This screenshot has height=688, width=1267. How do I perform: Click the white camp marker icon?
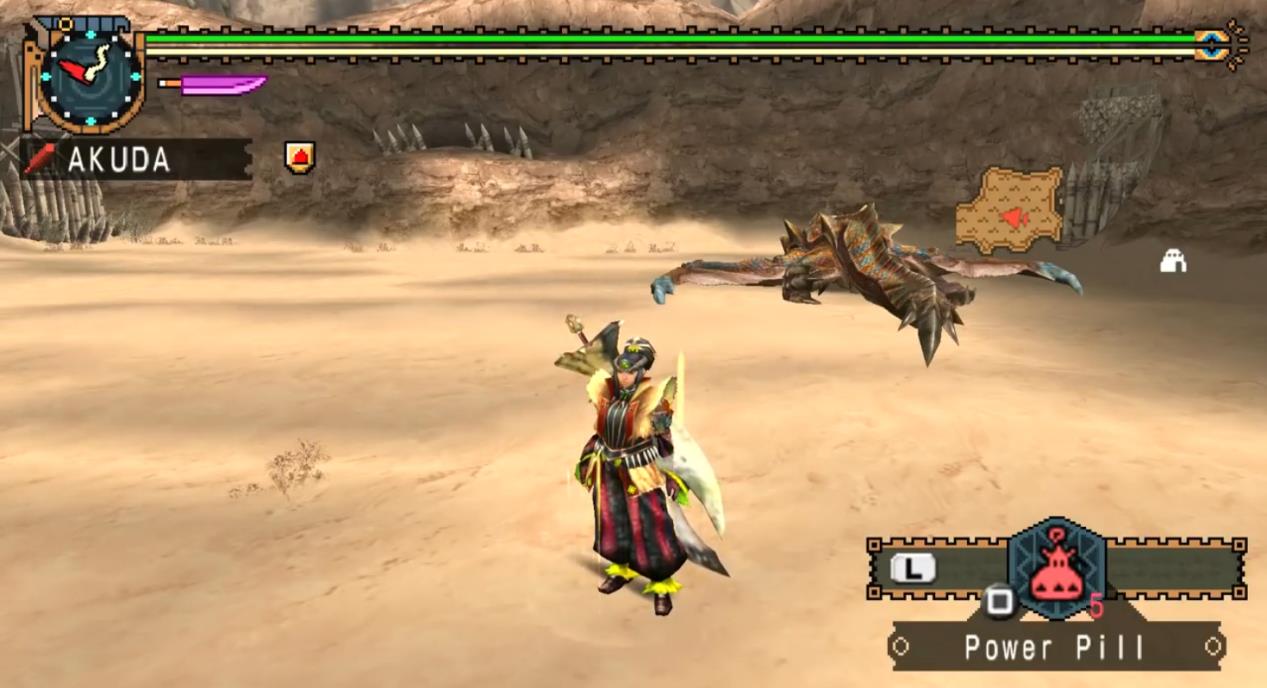[1173, 261]
